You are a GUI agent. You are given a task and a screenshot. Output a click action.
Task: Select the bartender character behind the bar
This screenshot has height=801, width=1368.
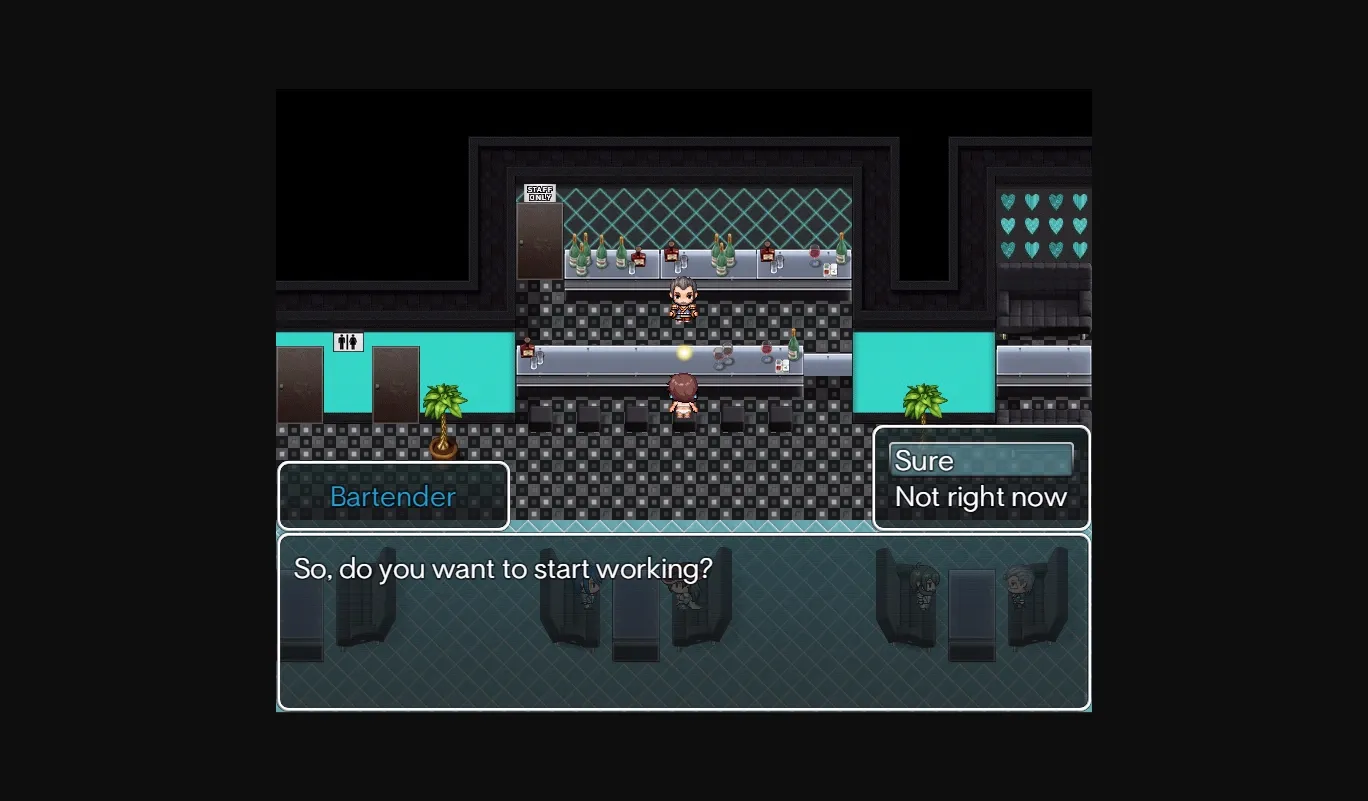coord(681,300)
